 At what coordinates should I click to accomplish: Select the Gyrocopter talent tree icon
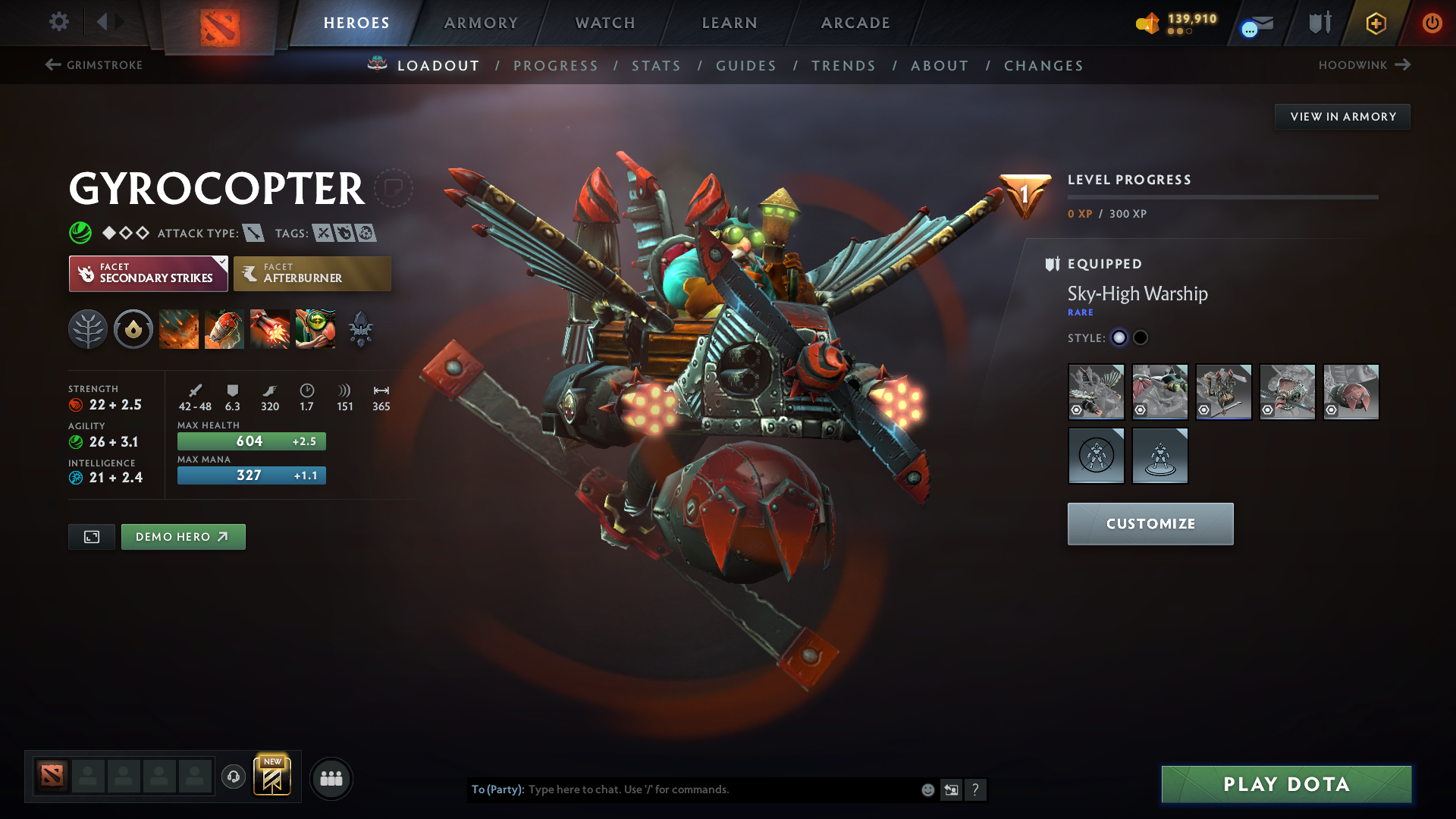(x=88, y=328)
